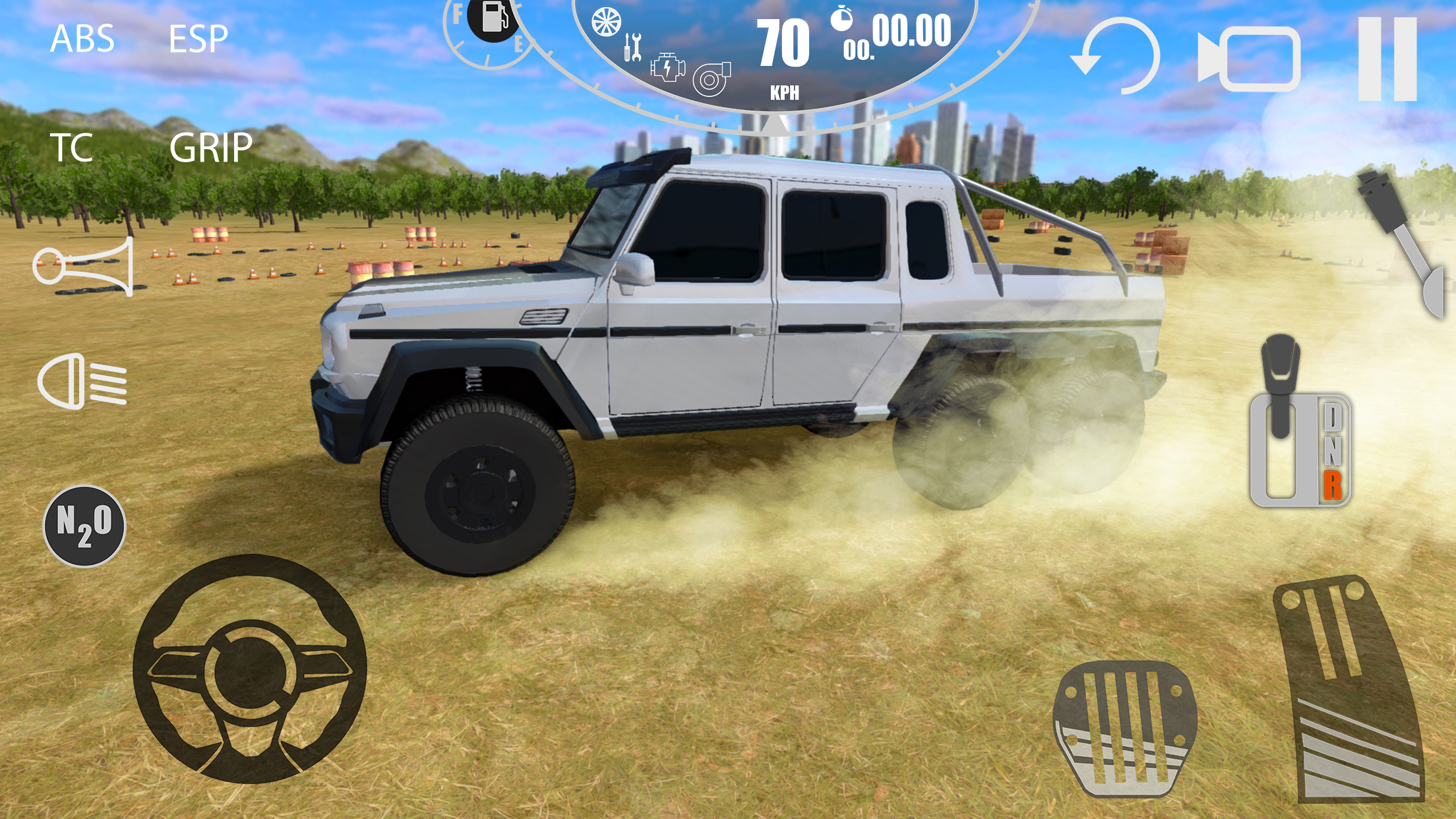Tap the steering wheel control
1456x819 pixels.
249,669
